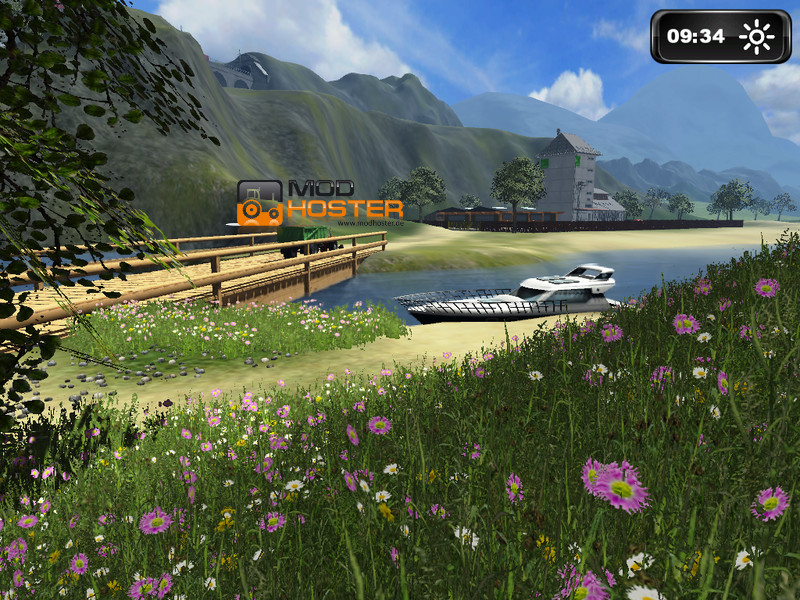
Task: Open the ModHoster watermark logo
Action: pyautogui.click(x=320, y=201)
